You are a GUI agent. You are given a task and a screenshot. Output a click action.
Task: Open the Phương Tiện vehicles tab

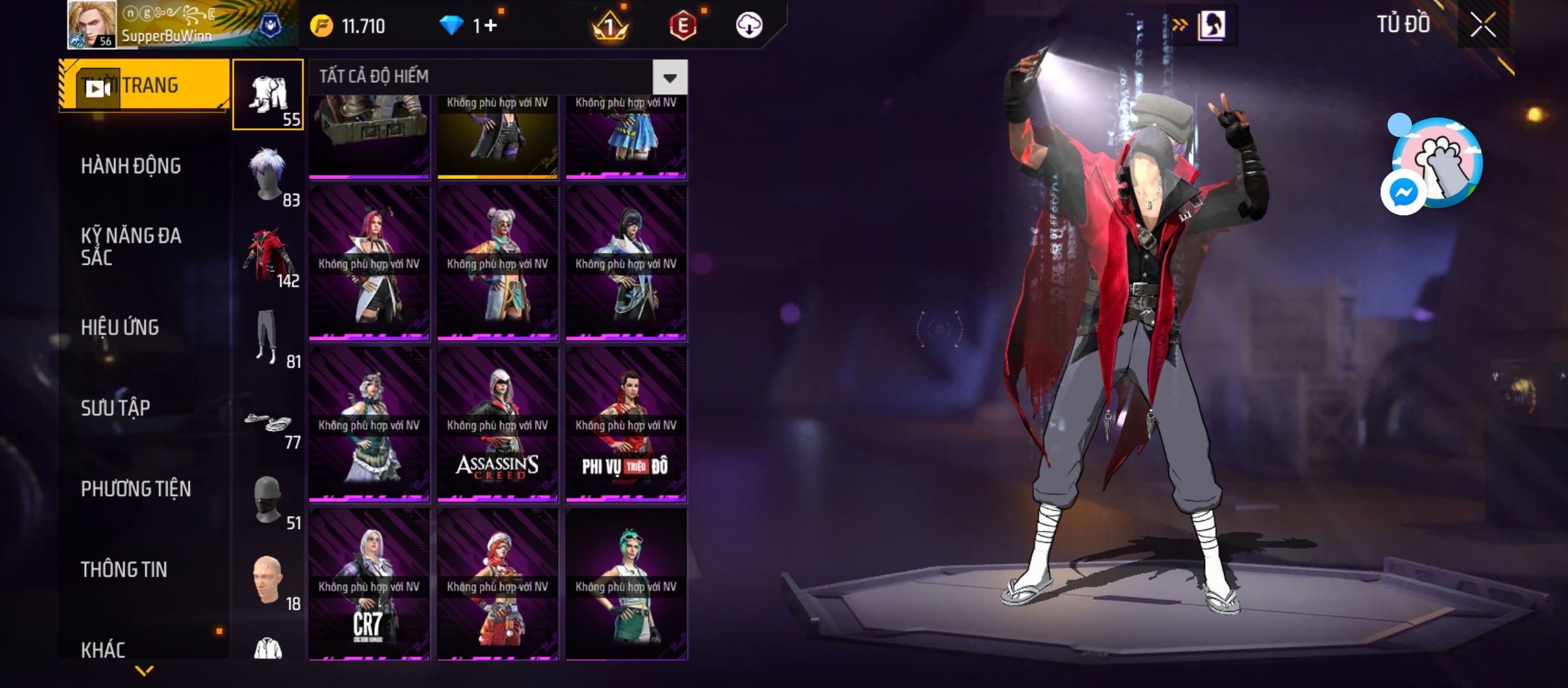tap(136, 489)
